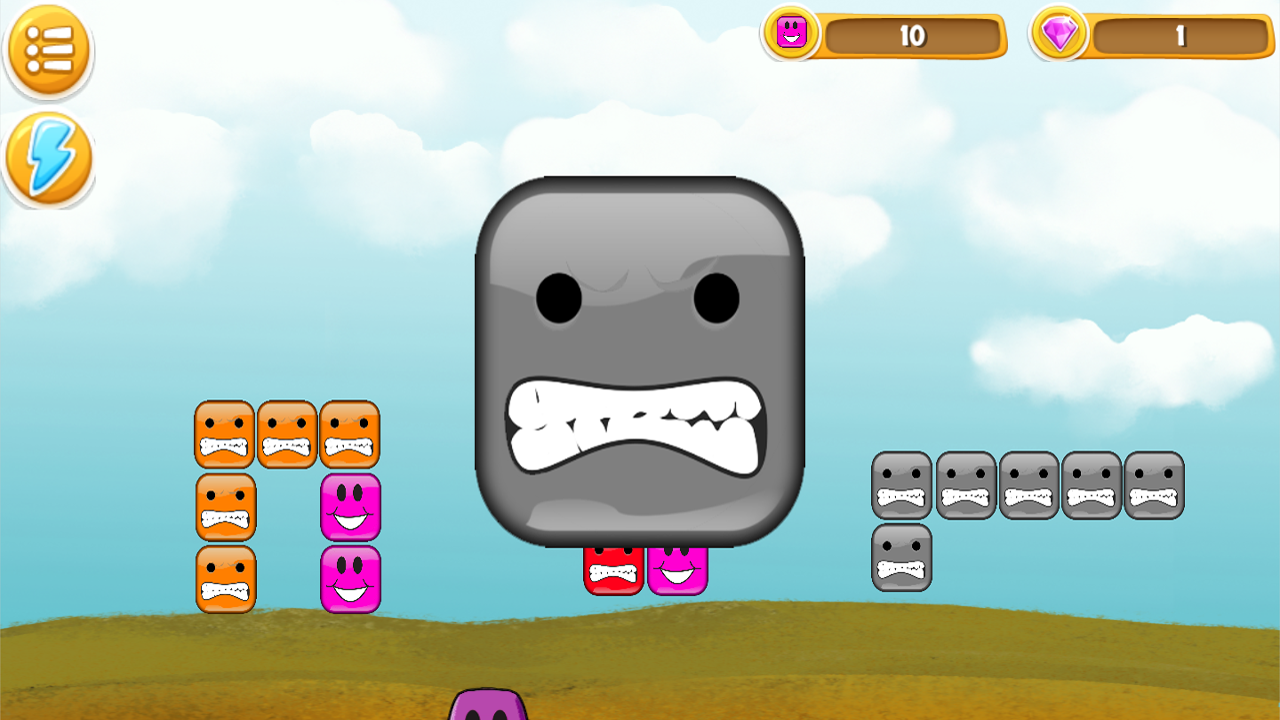The width and height of the screenshot is (1280, 720).
Task: Select the leftmost gray block in the right row
Action: tap(901, 487)
